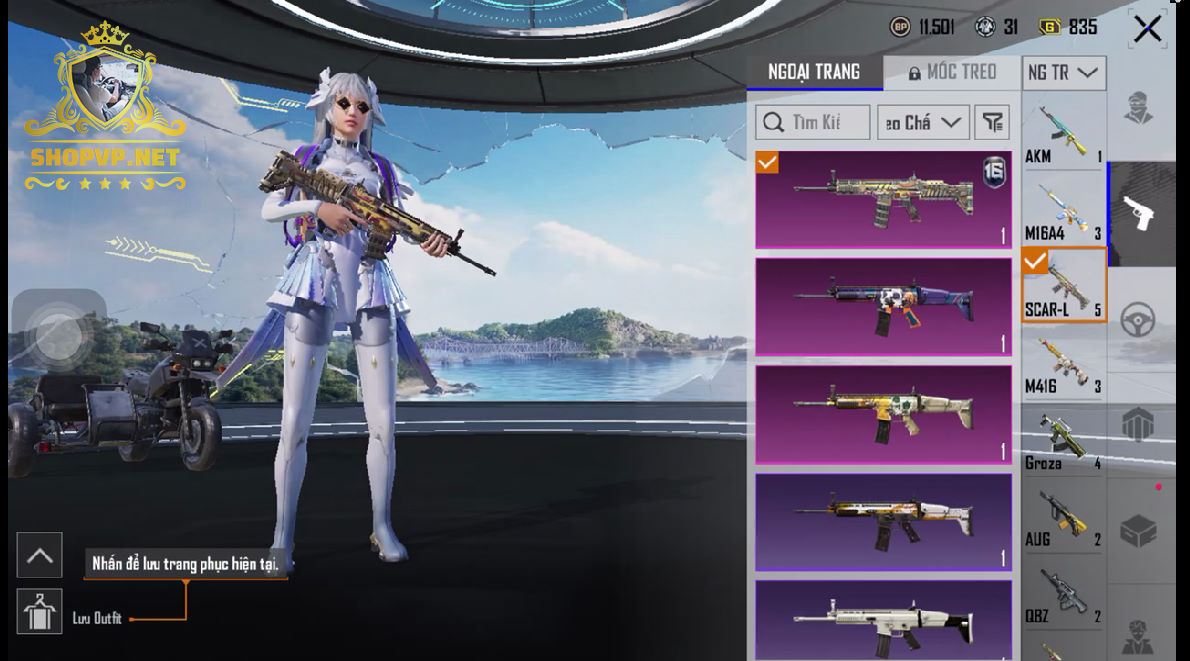Select the M16A4 weapon category

click(1063, 210)
